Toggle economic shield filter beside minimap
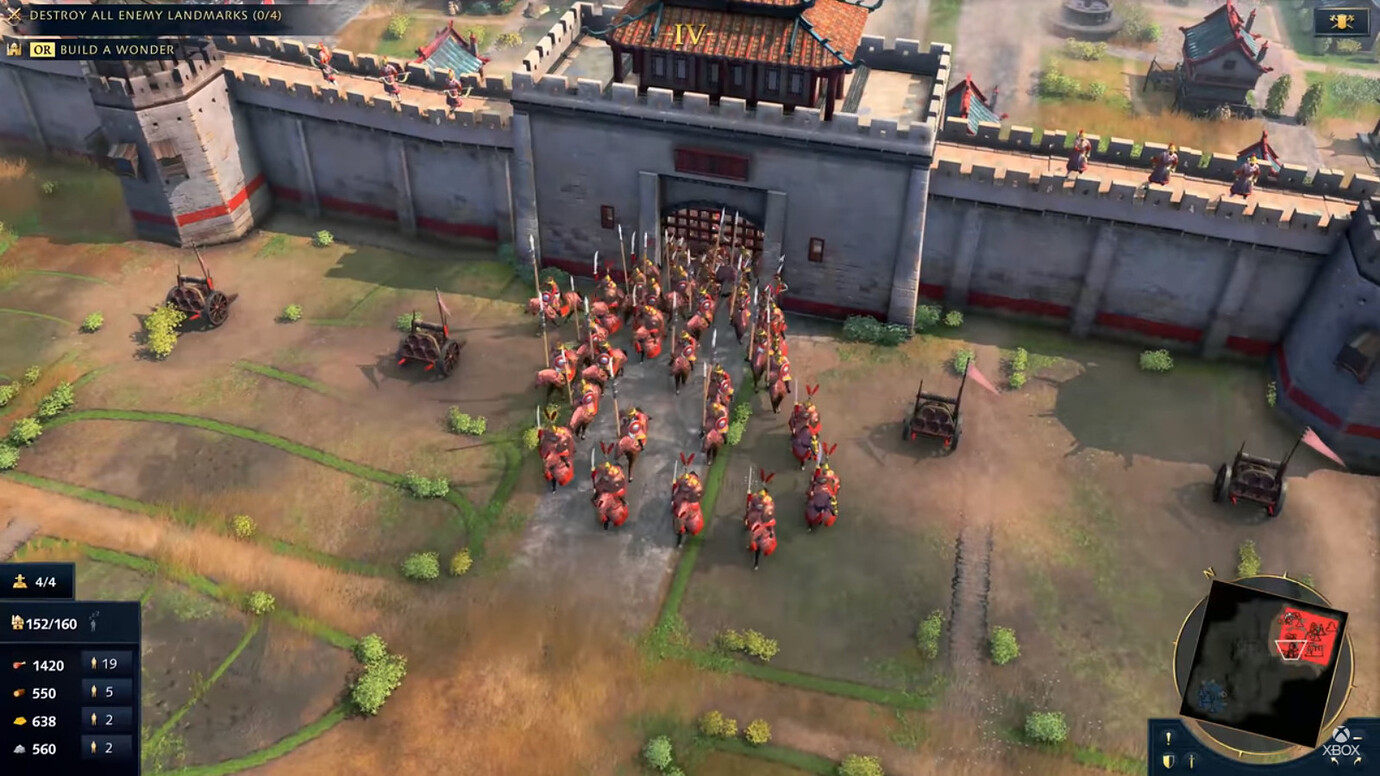This screenshot has width=1380, height=776. tap(1168, 760)
